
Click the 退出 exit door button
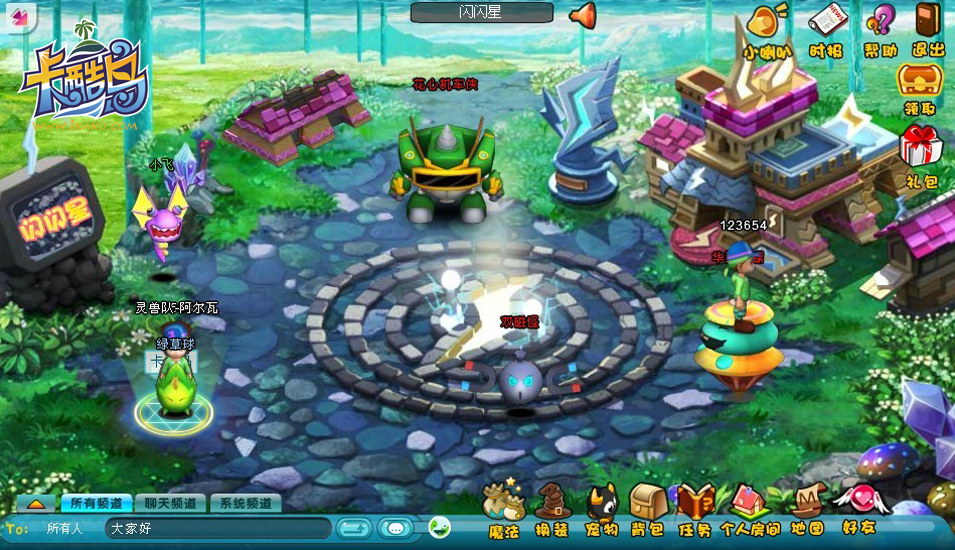[x=928, y=28]
